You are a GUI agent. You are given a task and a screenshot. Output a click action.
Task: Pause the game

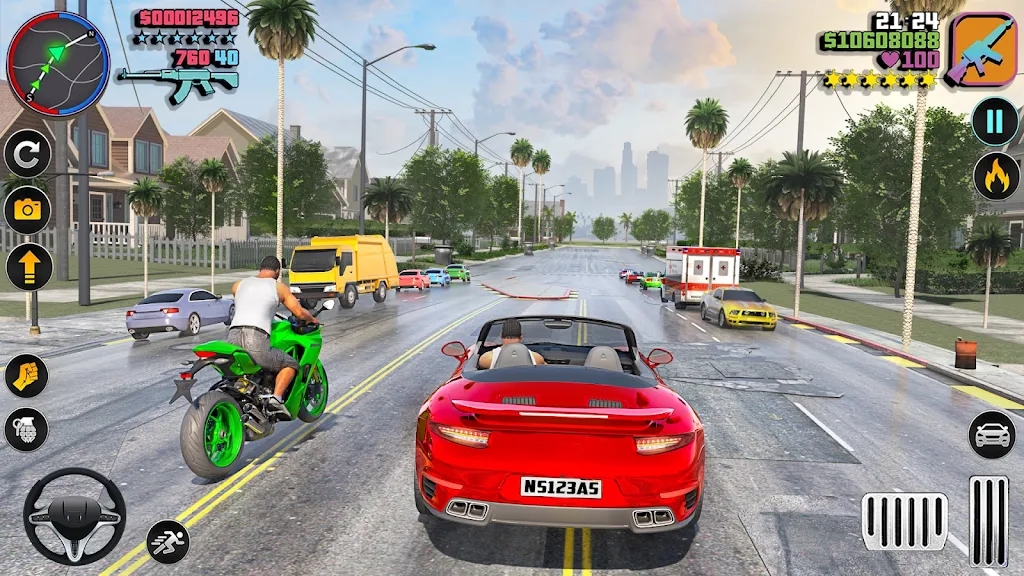tap(995, 122)
